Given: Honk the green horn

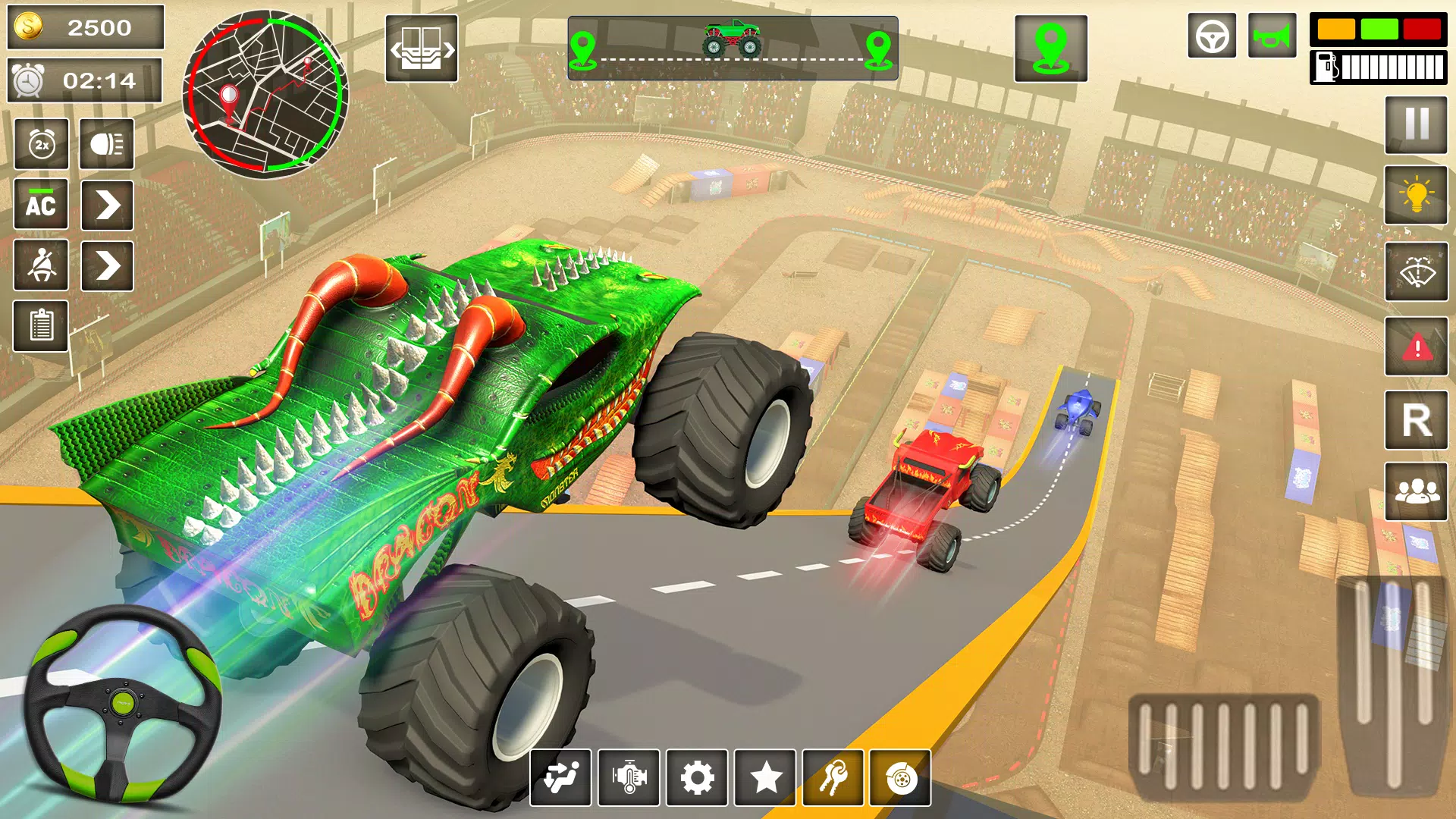Looking at the screenshot, I should pos(1272,36).
